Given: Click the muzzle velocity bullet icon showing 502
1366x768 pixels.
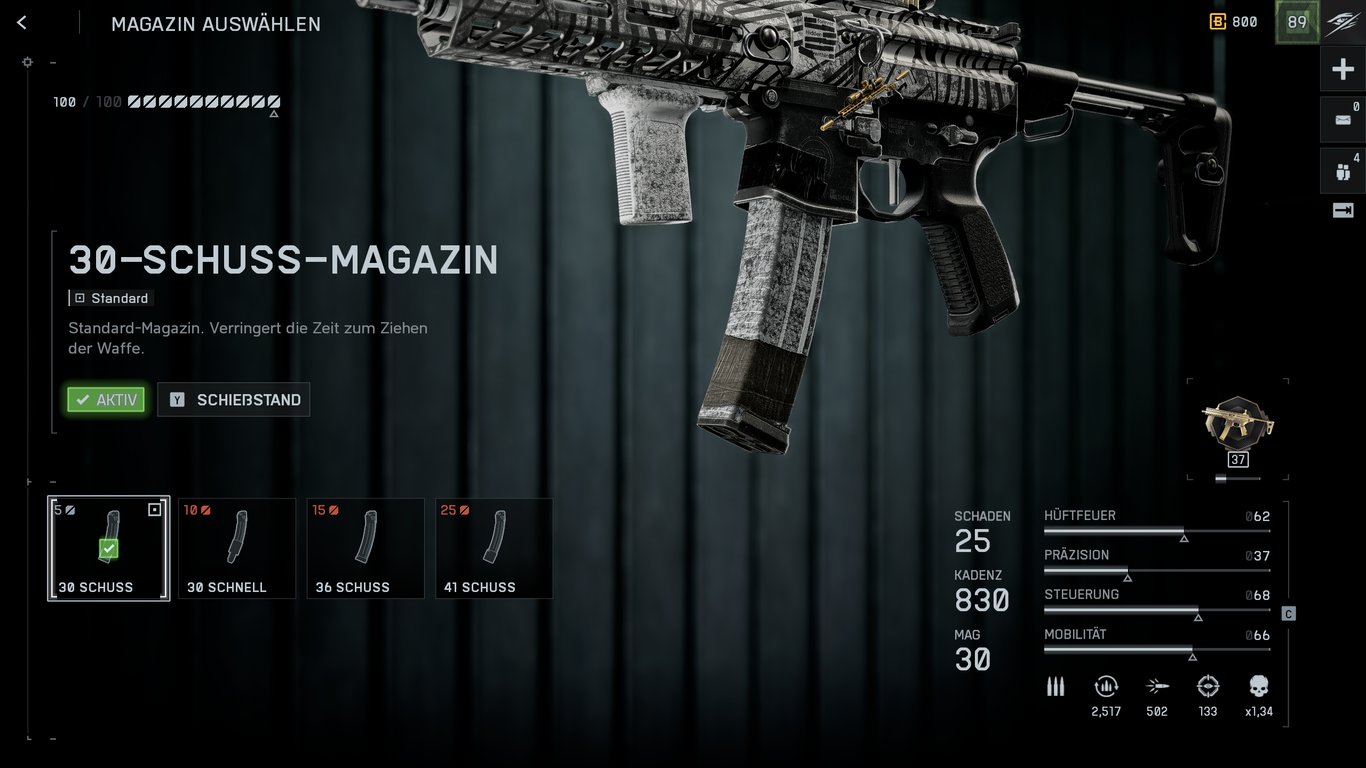Looking at the screenshot, I should [1157, 687].
